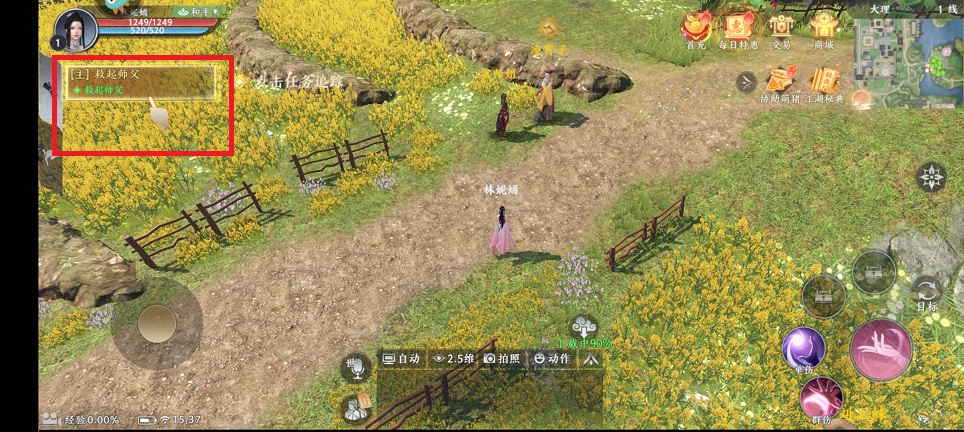Open the 动作 emote menu

click(553, 358)
